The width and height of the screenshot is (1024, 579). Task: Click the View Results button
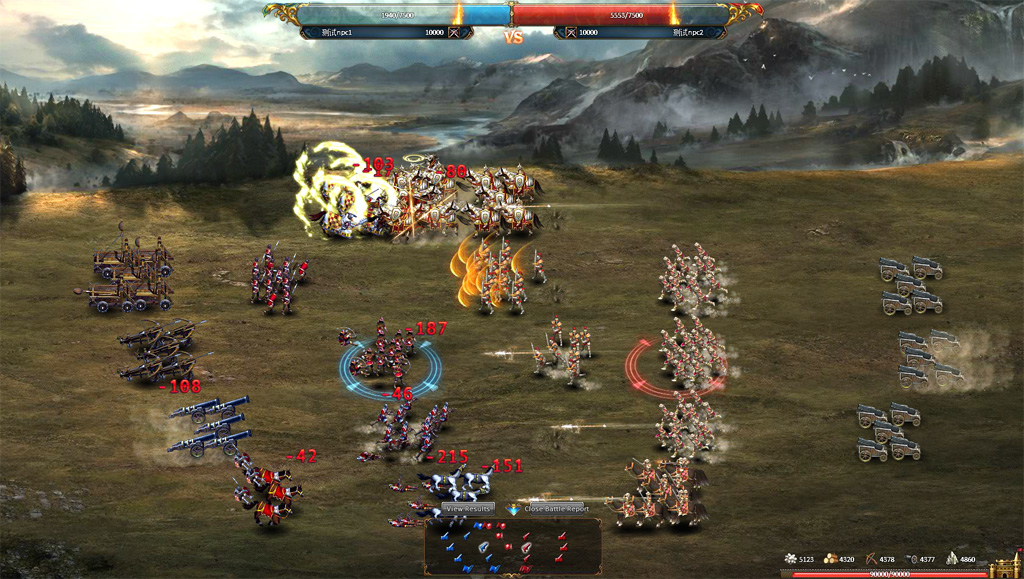click(x=467, y=509)
